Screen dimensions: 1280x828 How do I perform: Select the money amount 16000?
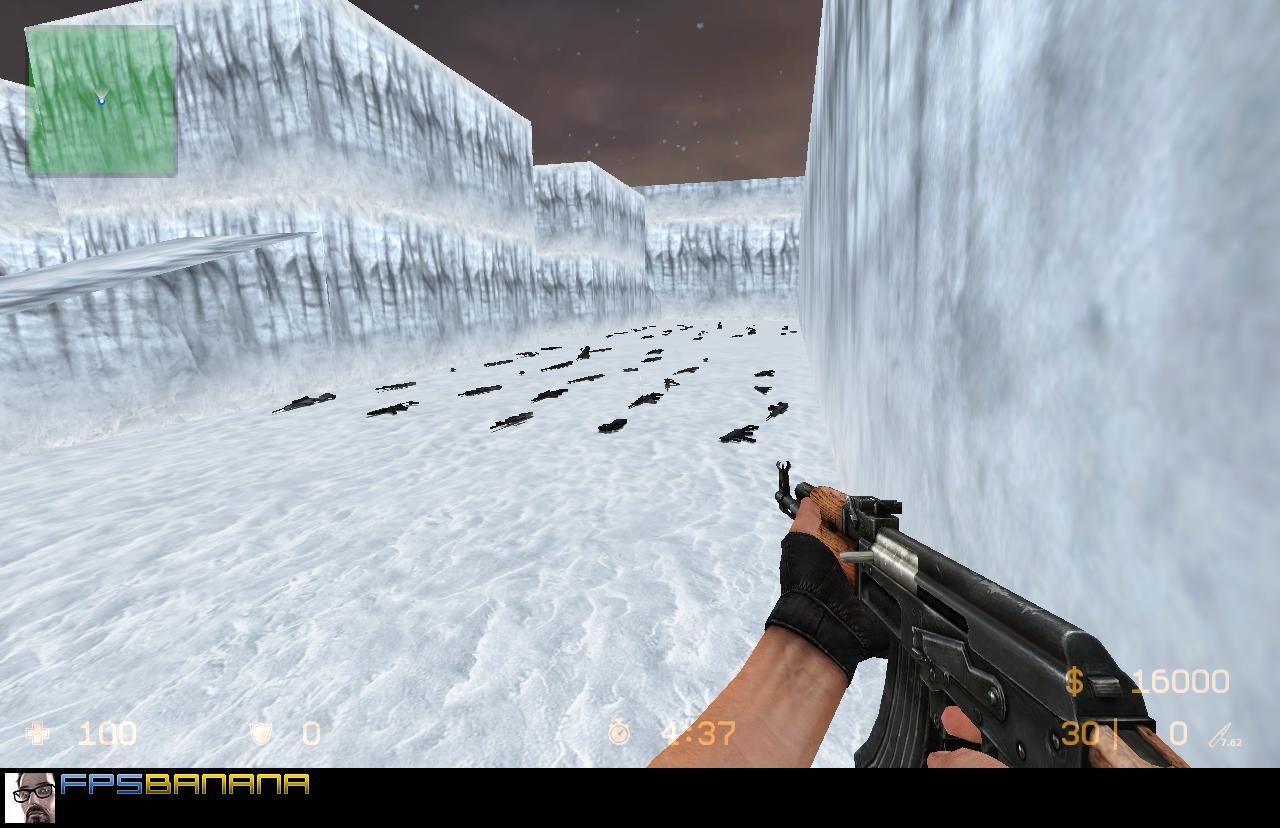coord(1180,681)
